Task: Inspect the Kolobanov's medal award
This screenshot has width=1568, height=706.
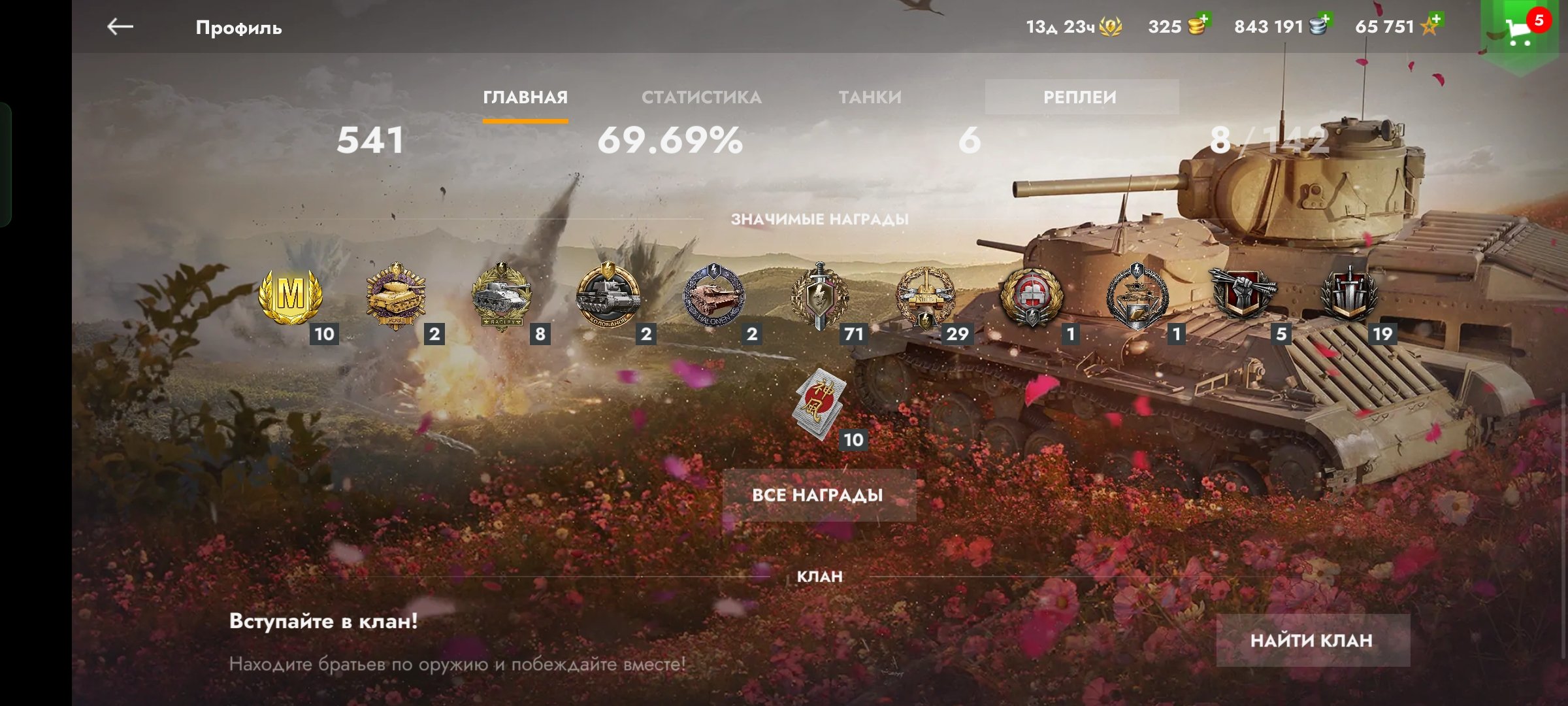Action: [x=608, y=296]
